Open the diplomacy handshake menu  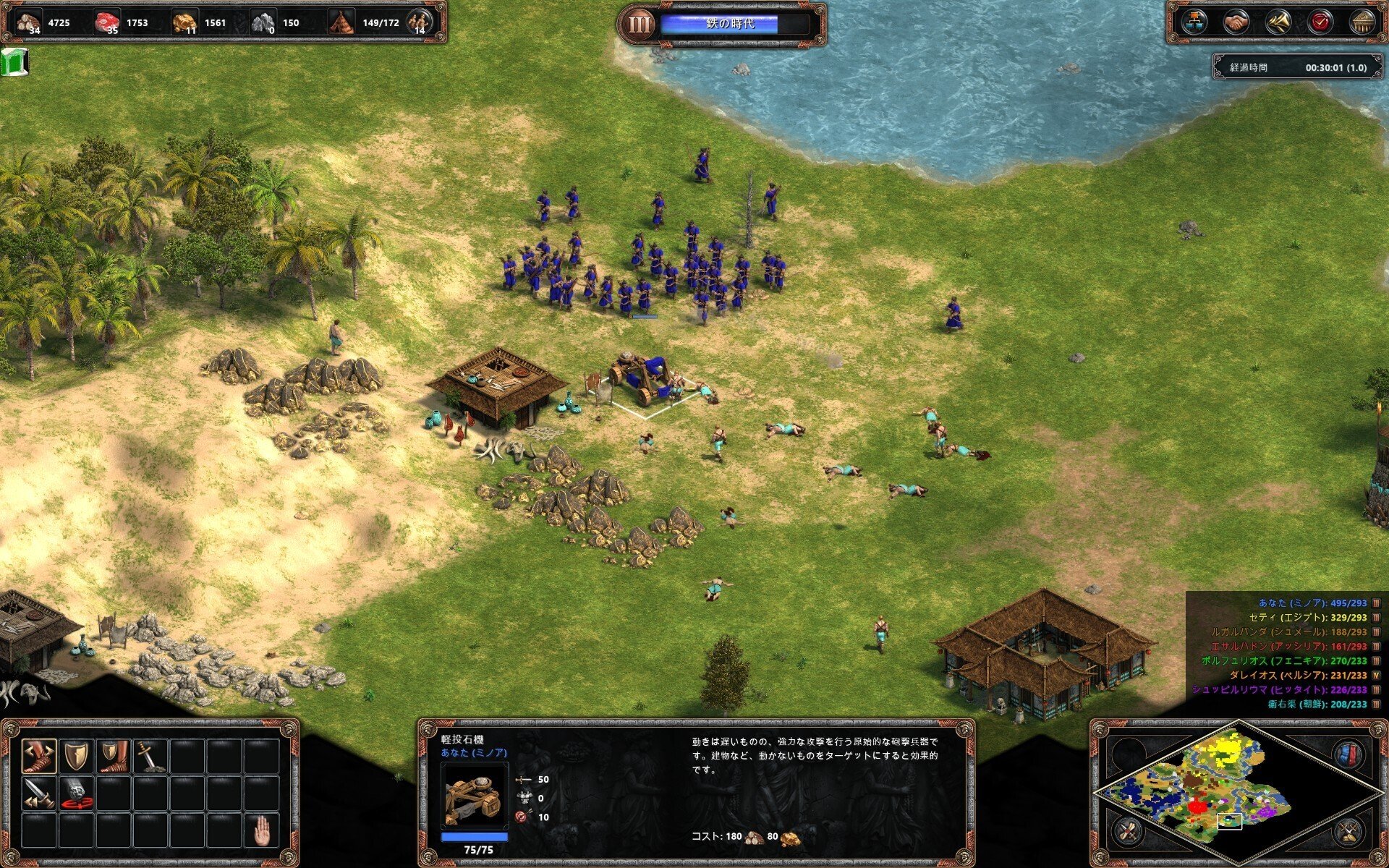tap(1236, 22)
